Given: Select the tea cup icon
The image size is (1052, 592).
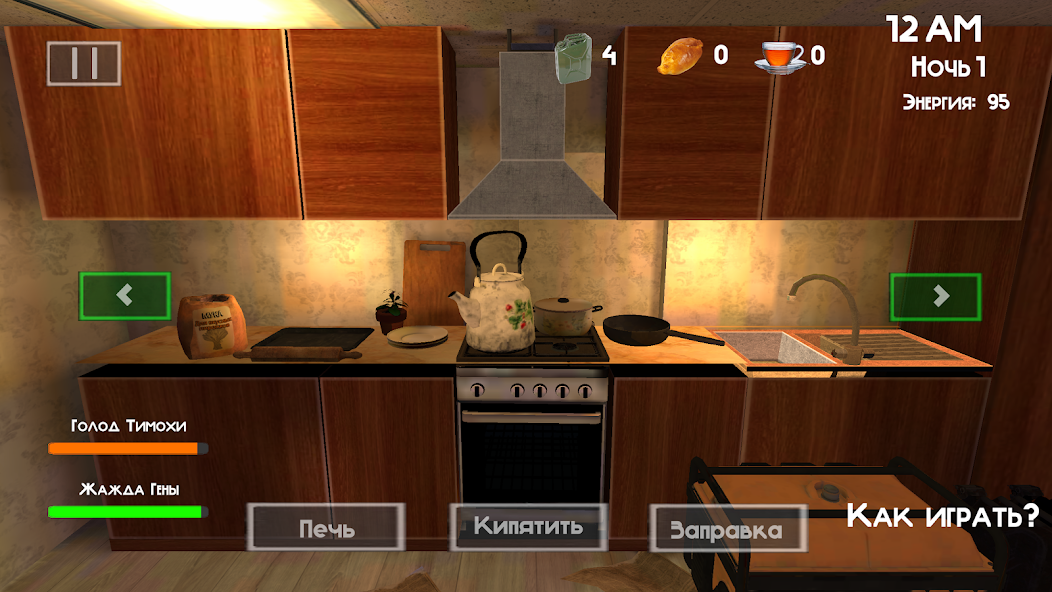Looking at the screenshot, I should 779,56.
